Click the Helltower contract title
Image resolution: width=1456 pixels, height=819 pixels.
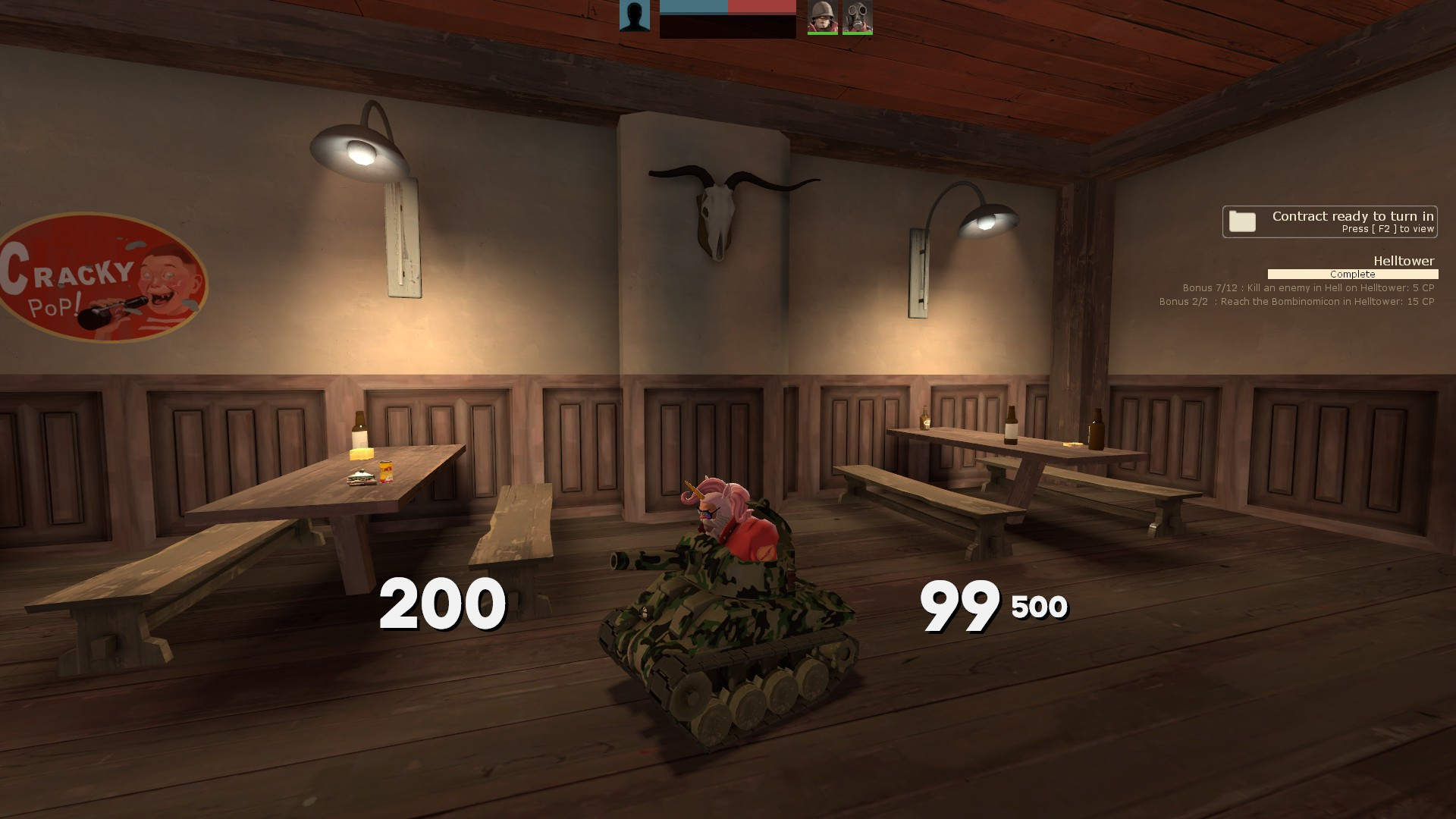click(1404, 260)
